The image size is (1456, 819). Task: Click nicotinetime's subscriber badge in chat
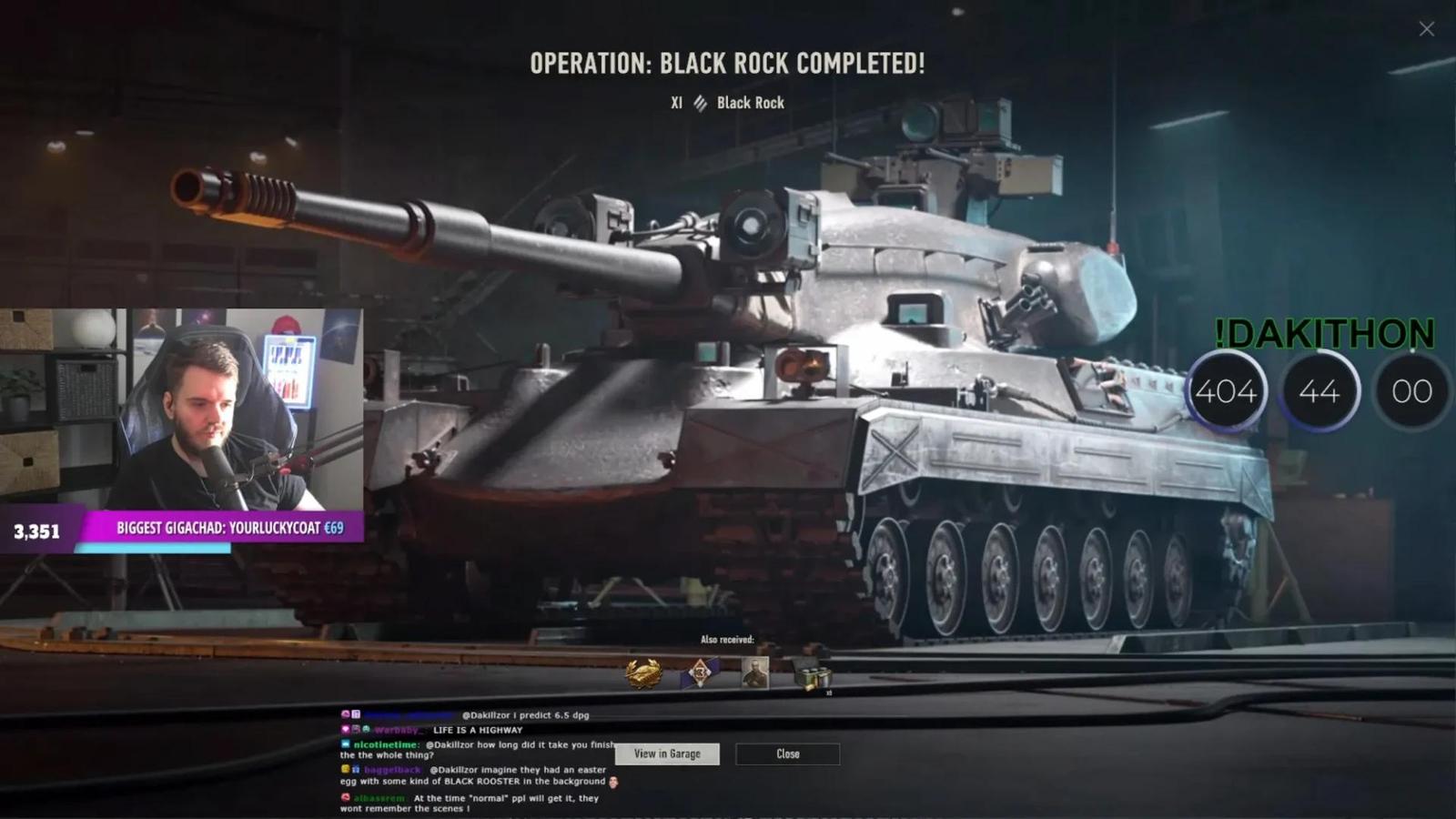point(346,744)
